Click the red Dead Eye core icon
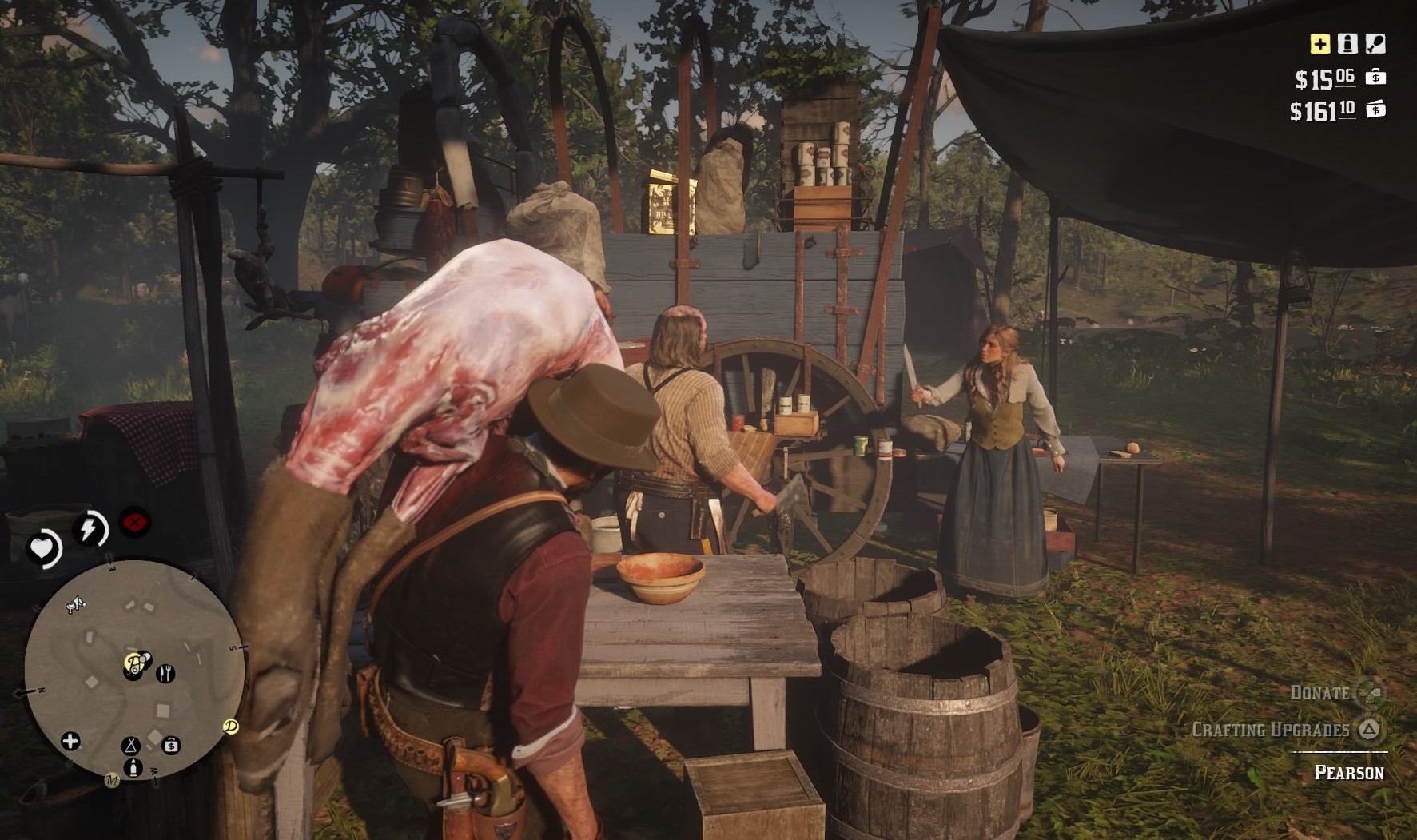 (135, 524)
